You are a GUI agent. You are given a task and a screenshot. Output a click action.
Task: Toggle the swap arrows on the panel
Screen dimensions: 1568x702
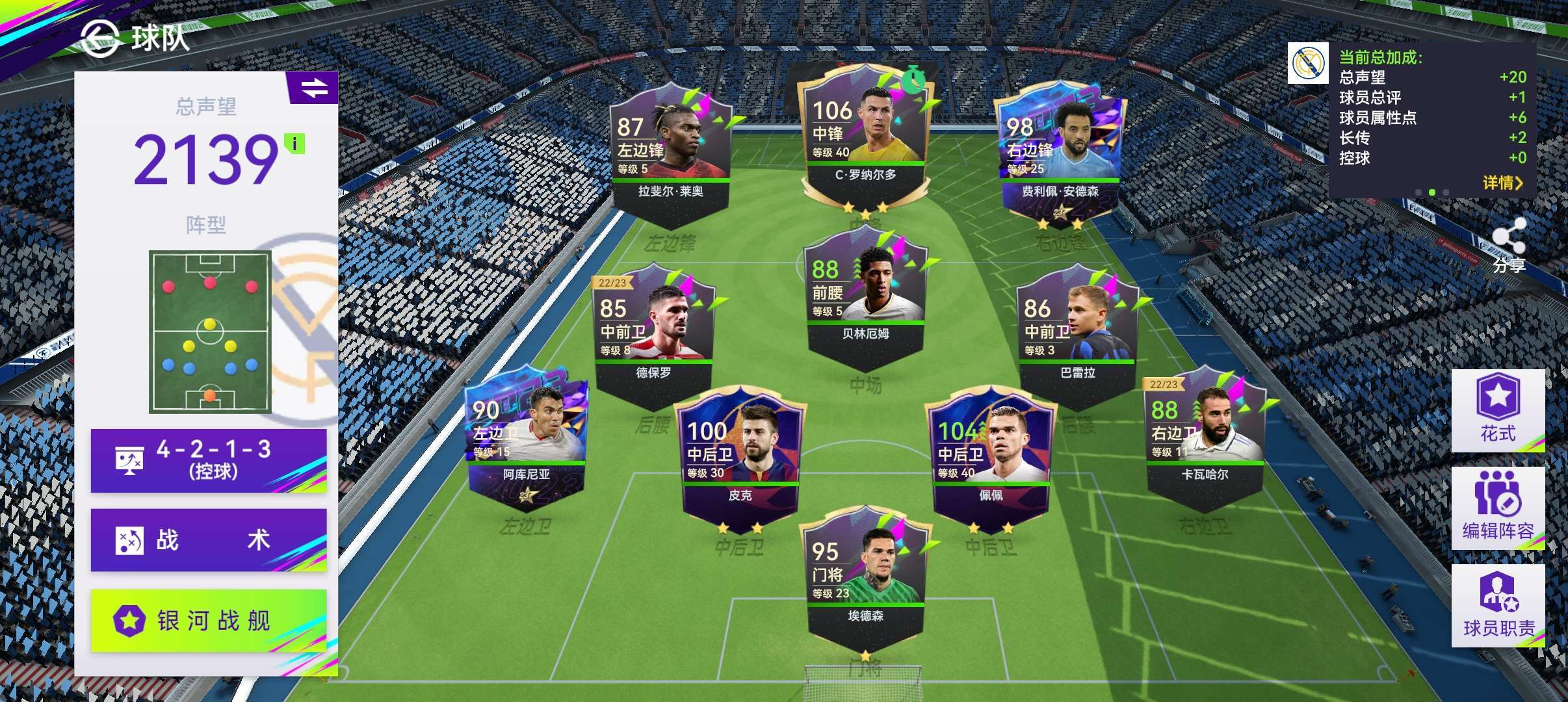[x=314, y=88]
